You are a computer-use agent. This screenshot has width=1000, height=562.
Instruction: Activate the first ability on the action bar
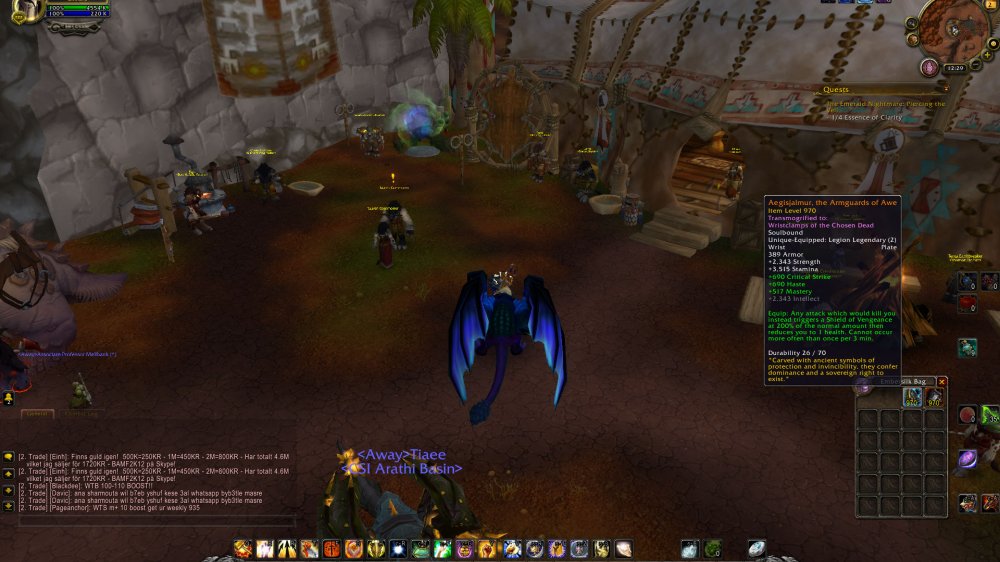pos(242,548)
